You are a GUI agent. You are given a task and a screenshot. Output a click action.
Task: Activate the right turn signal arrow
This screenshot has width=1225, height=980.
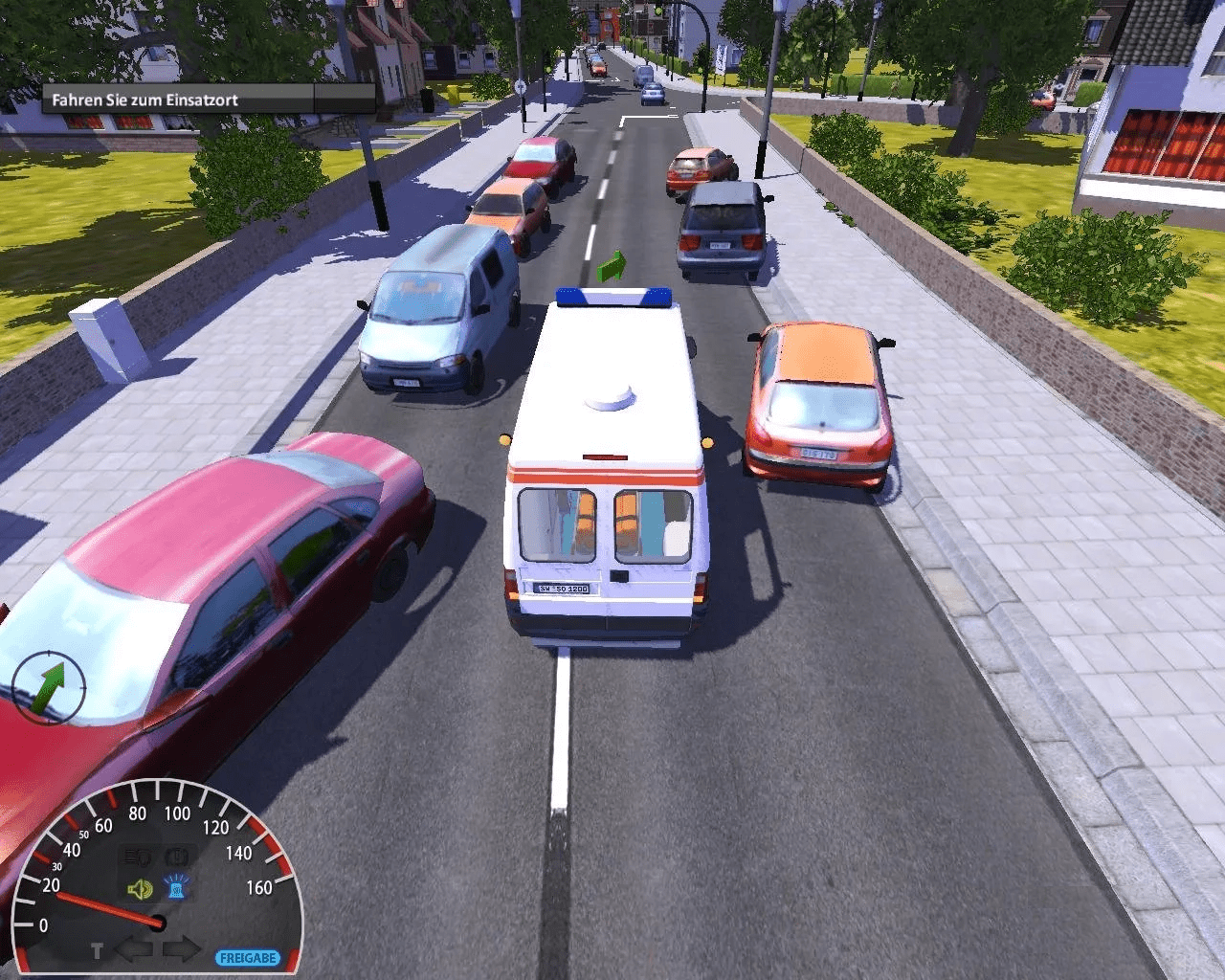point(181,950)
